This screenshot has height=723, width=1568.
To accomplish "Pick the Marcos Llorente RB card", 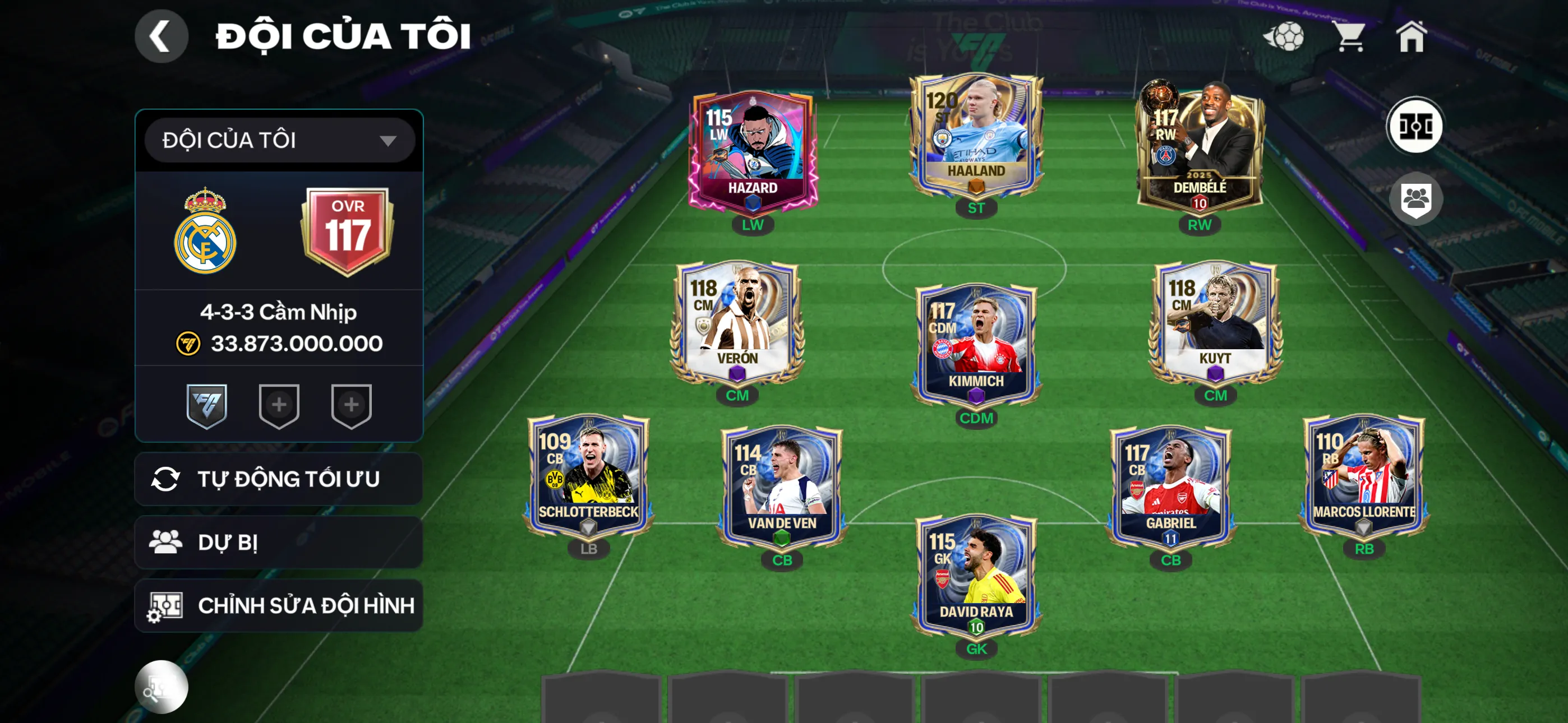I will (x=1363, y=476).
